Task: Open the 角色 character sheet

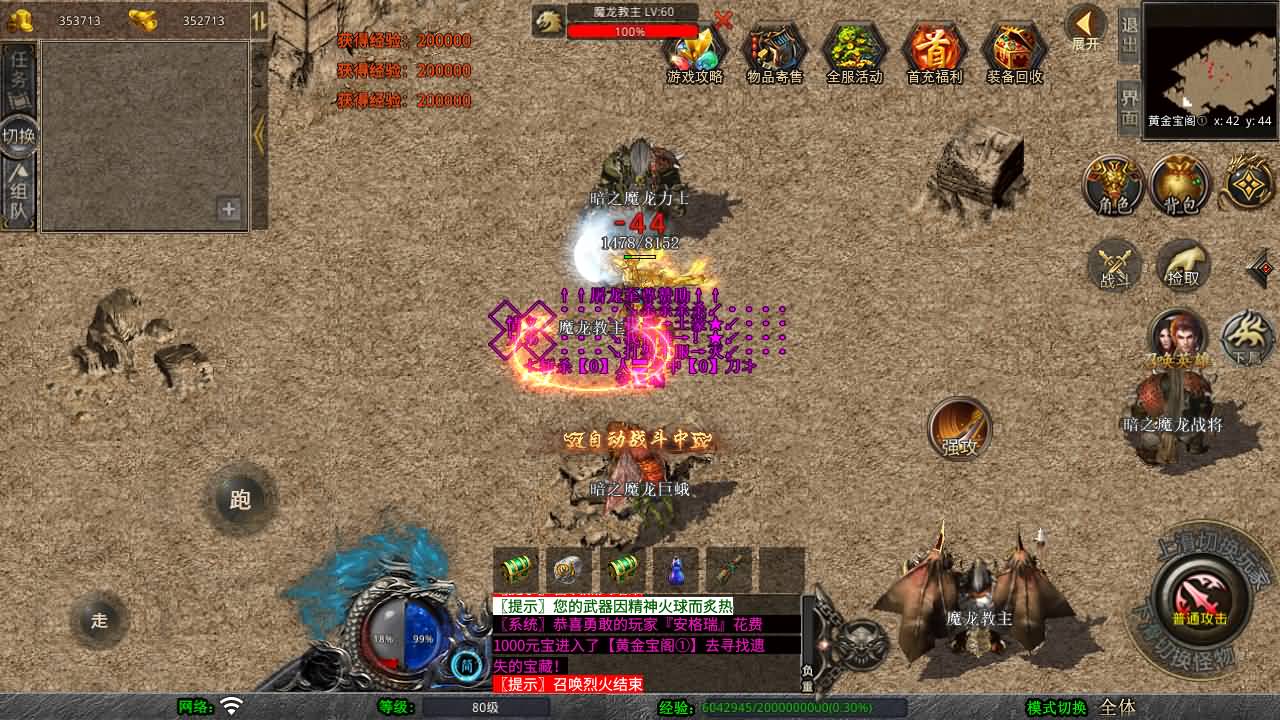Action: point(1114,186)
